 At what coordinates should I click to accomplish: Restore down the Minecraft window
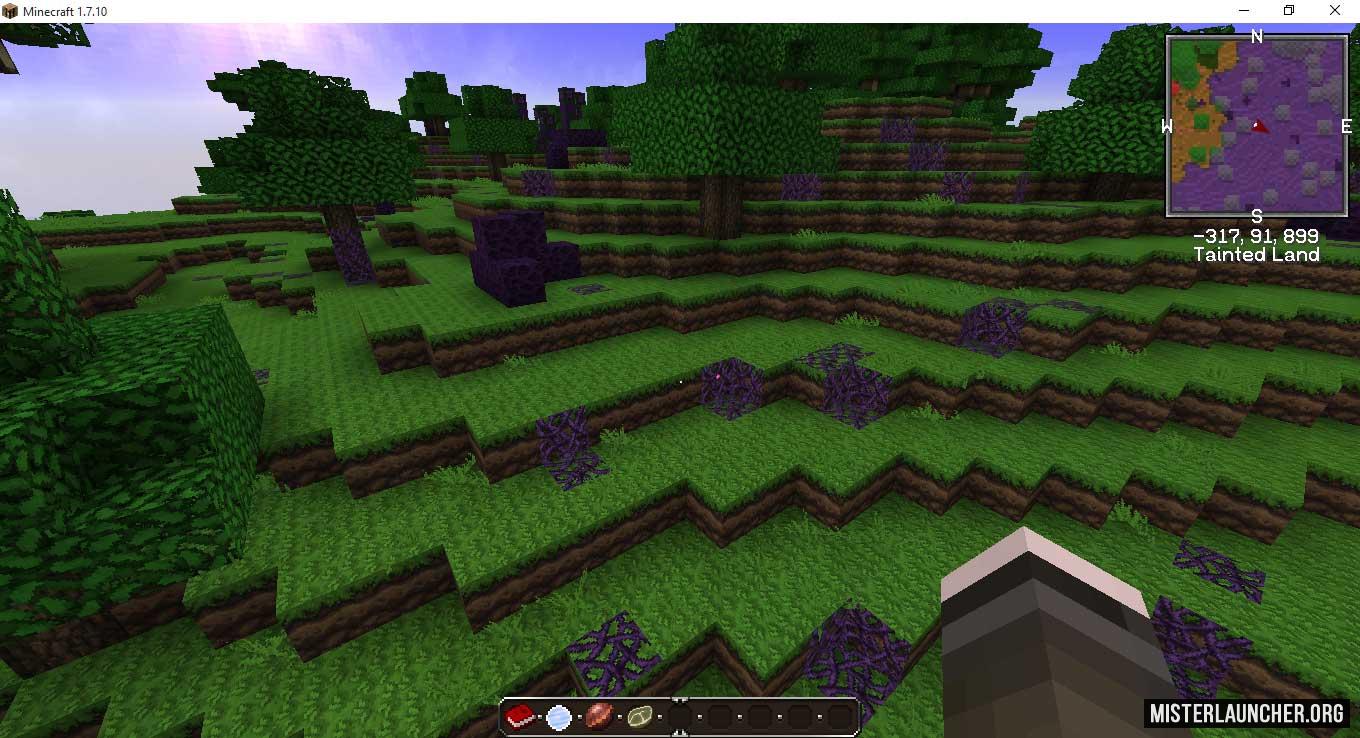tap(1289, 11)
